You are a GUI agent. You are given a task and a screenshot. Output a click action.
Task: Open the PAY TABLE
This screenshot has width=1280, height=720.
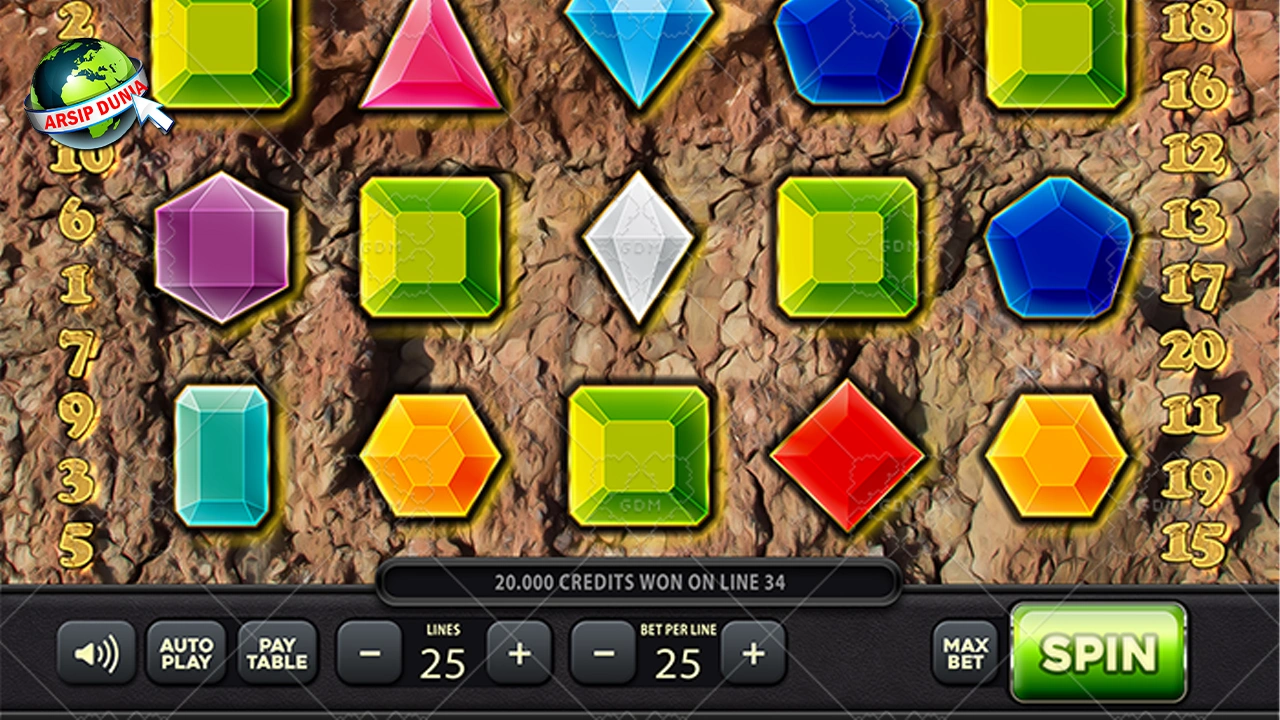click(276, 653)
